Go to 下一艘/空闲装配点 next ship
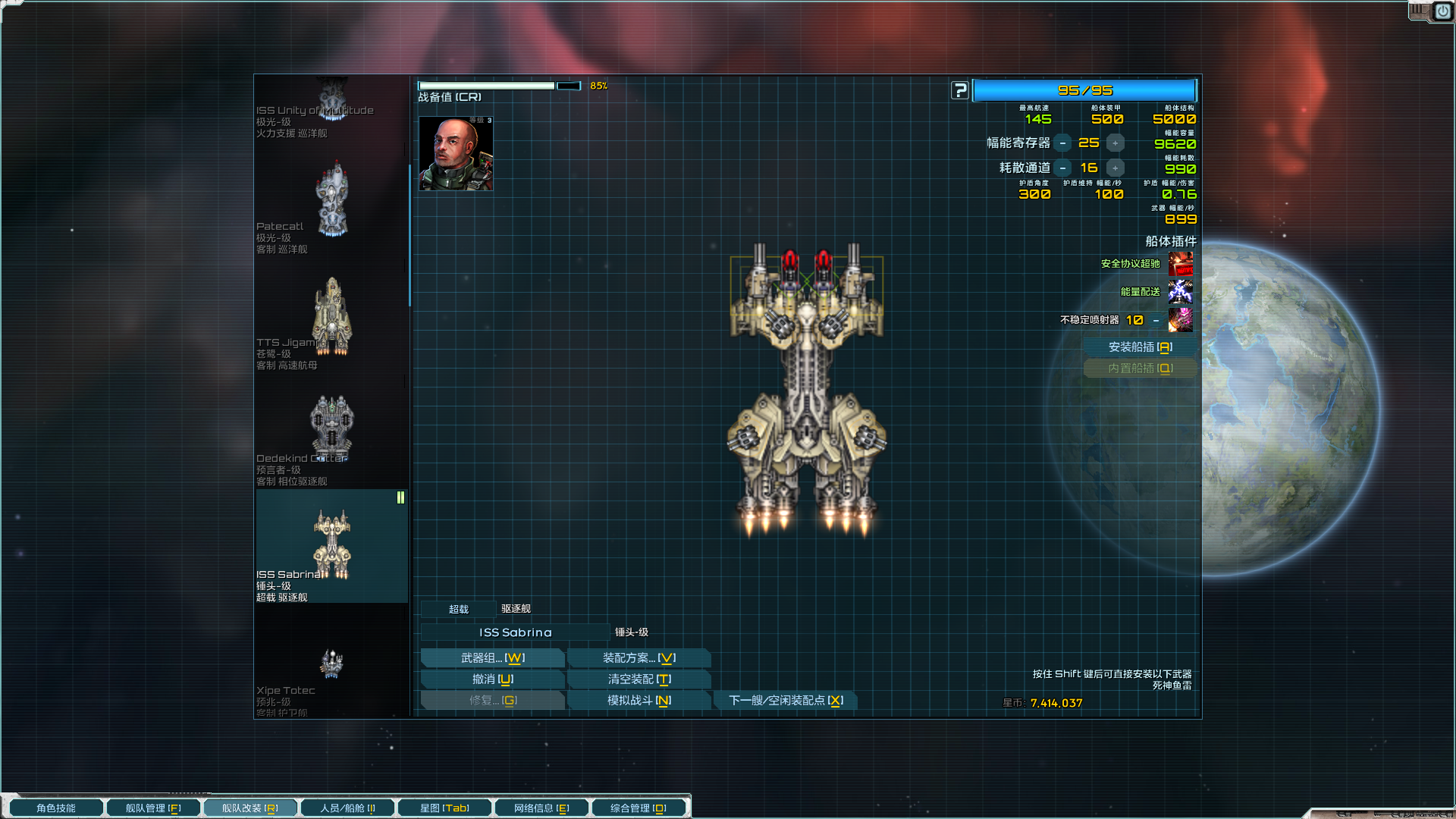1456x819 pixels. tap(786, 701)
